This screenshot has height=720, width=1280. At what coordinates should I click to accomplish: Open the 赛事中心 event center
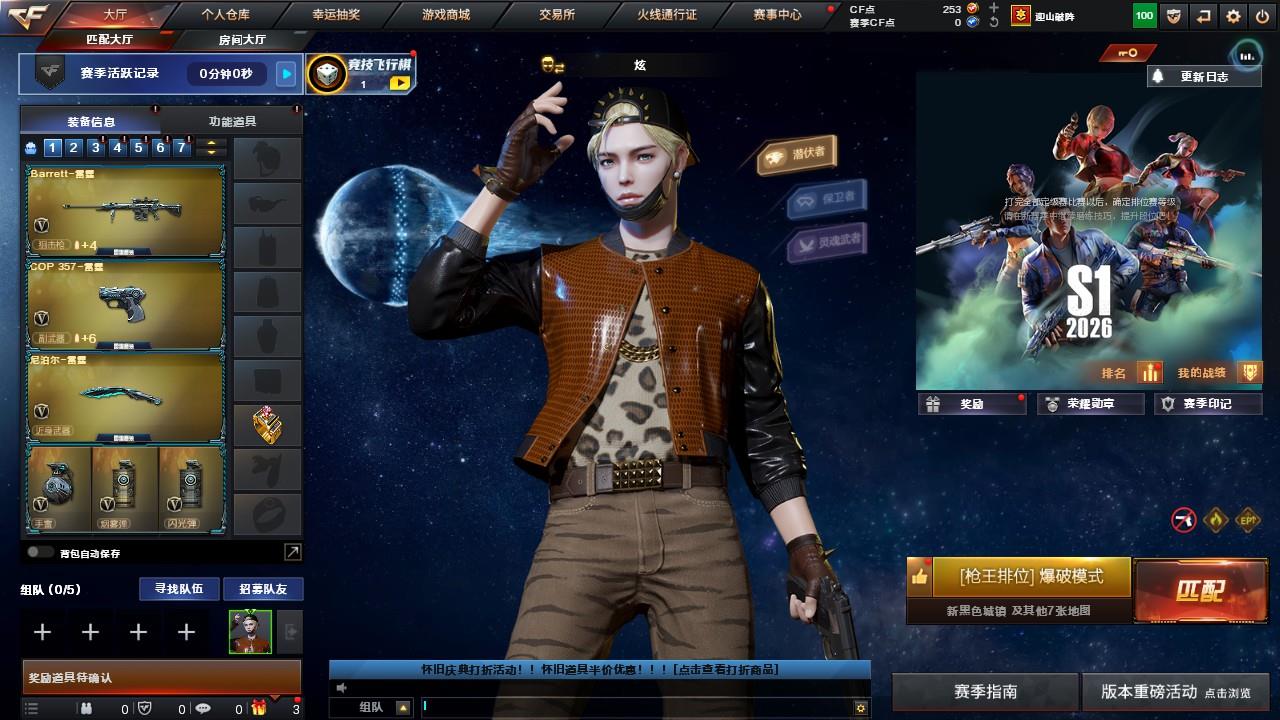point(777,15)
